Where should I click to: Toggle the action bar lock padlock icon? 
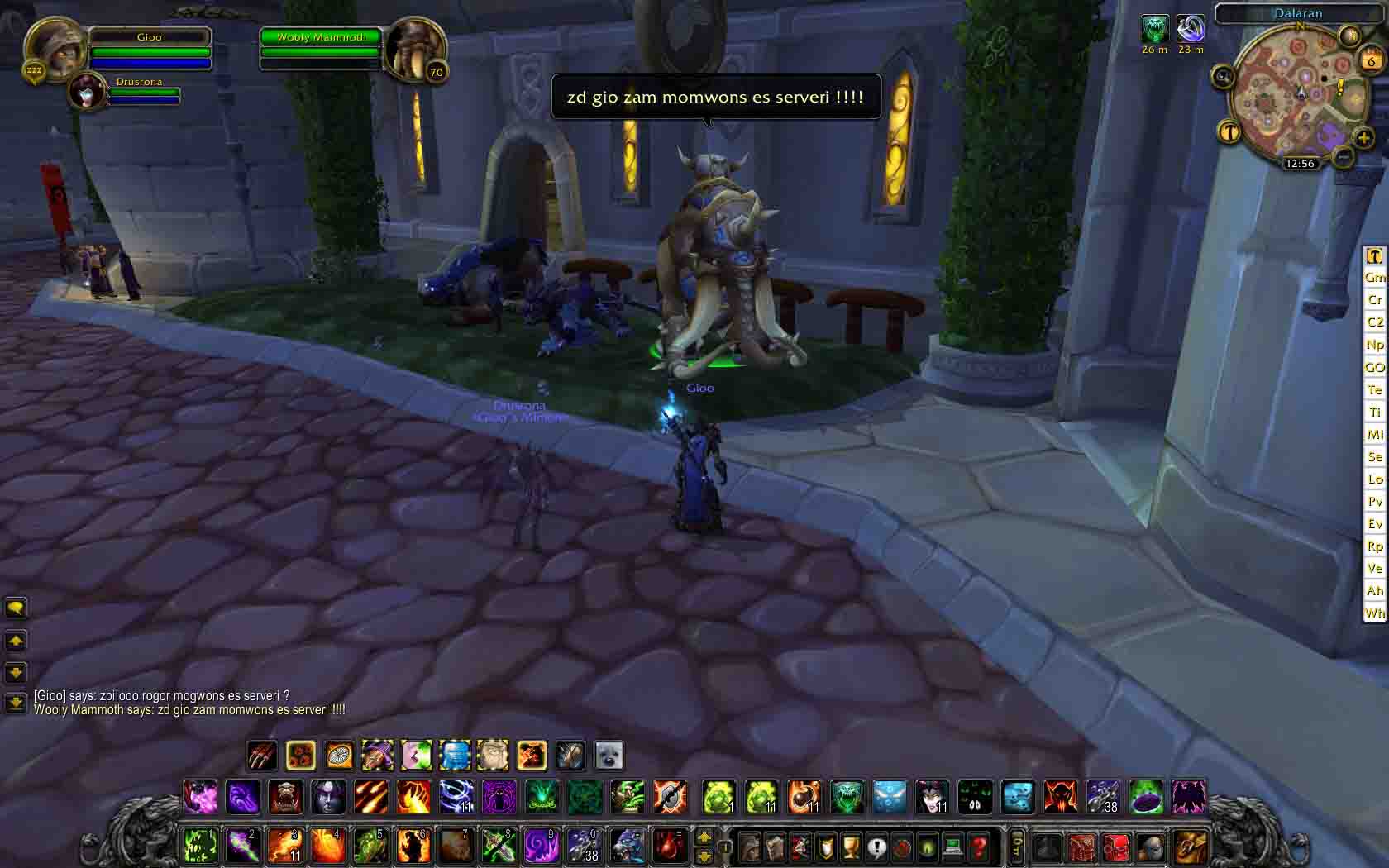tap(724, 847)
